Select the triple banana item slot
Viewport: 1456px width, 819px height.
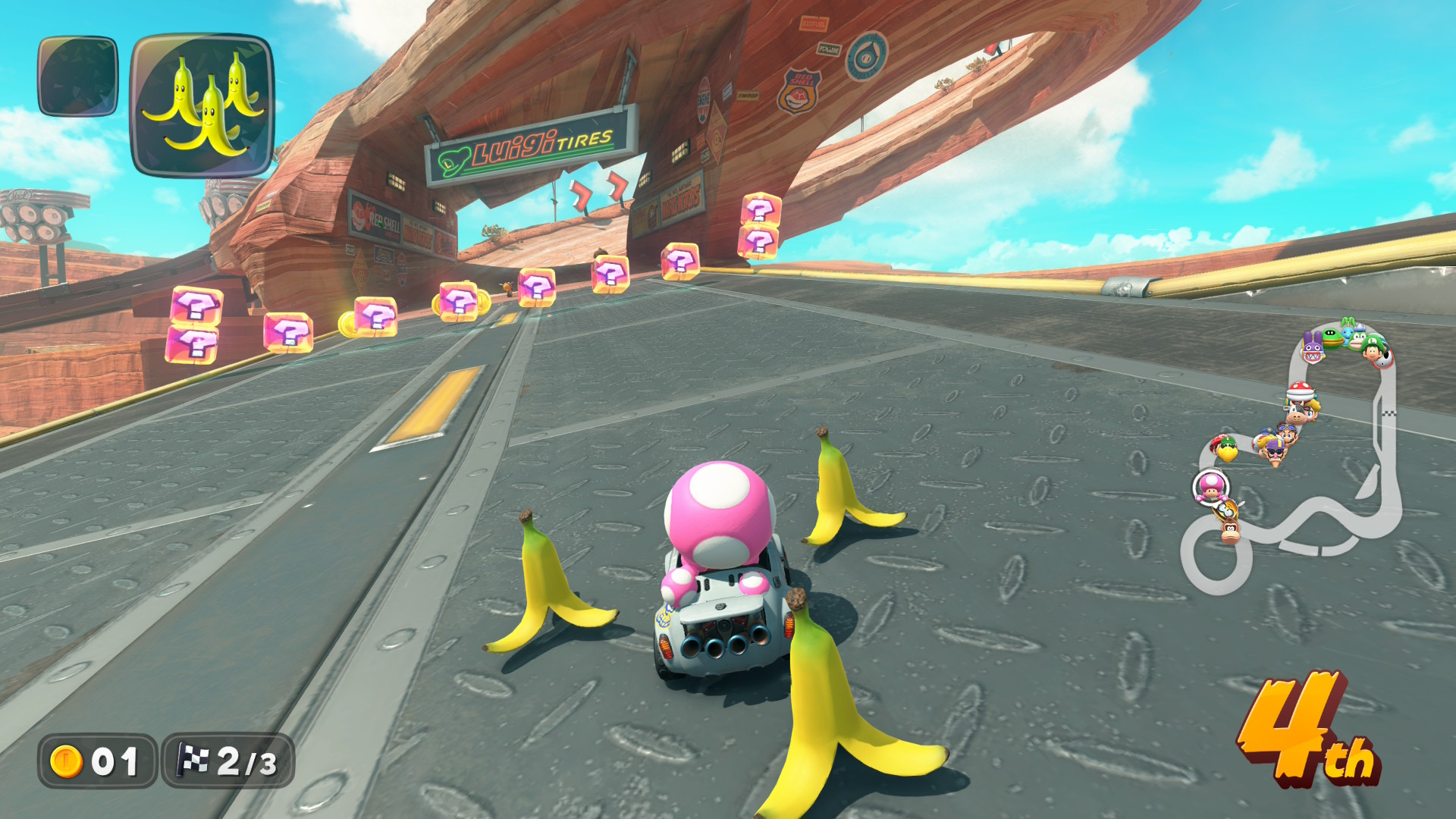coord(202,105)
